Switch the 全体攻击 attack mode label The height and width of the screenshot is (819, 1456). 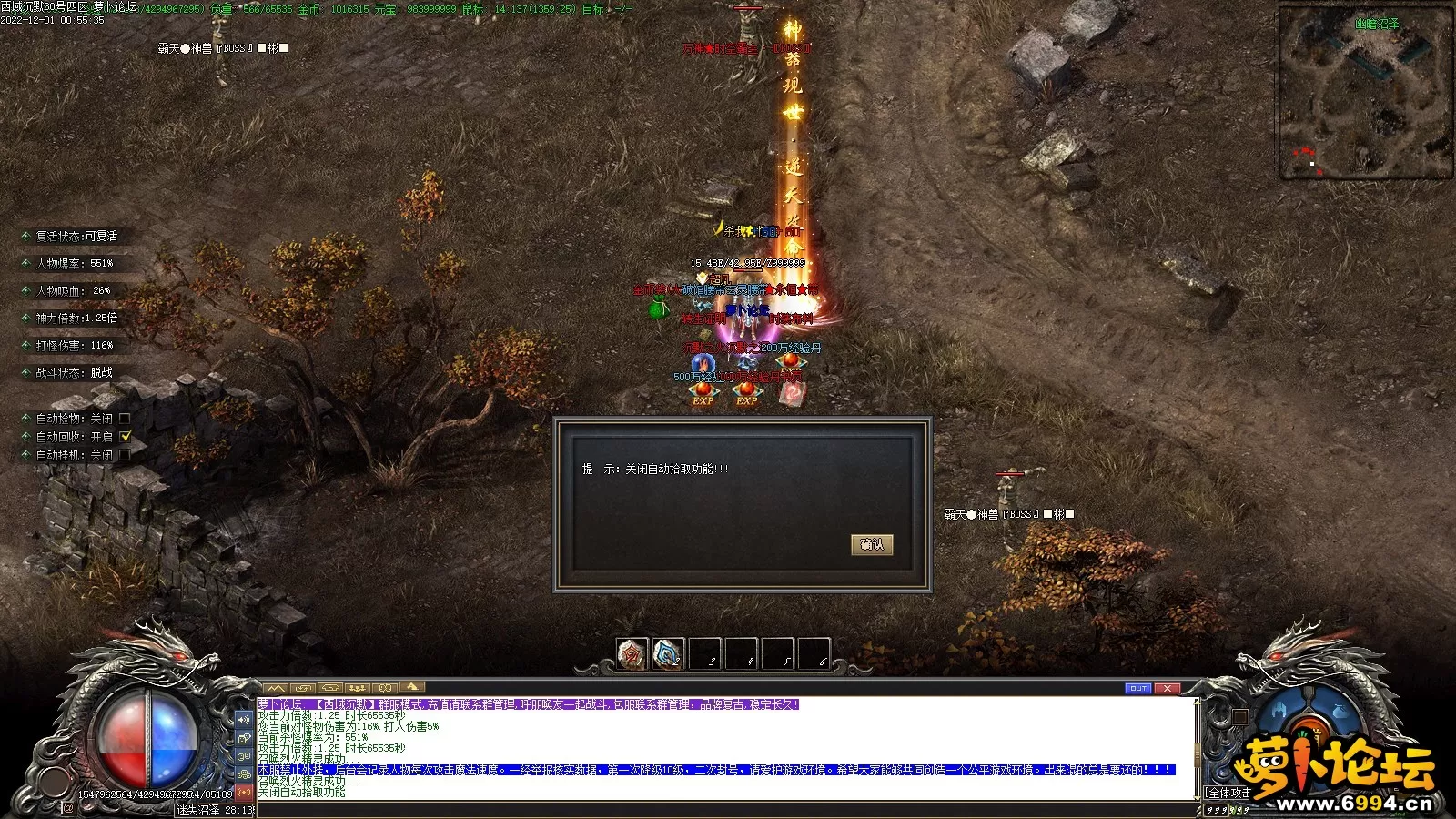pyautogui.click(x=1228, y=794)
